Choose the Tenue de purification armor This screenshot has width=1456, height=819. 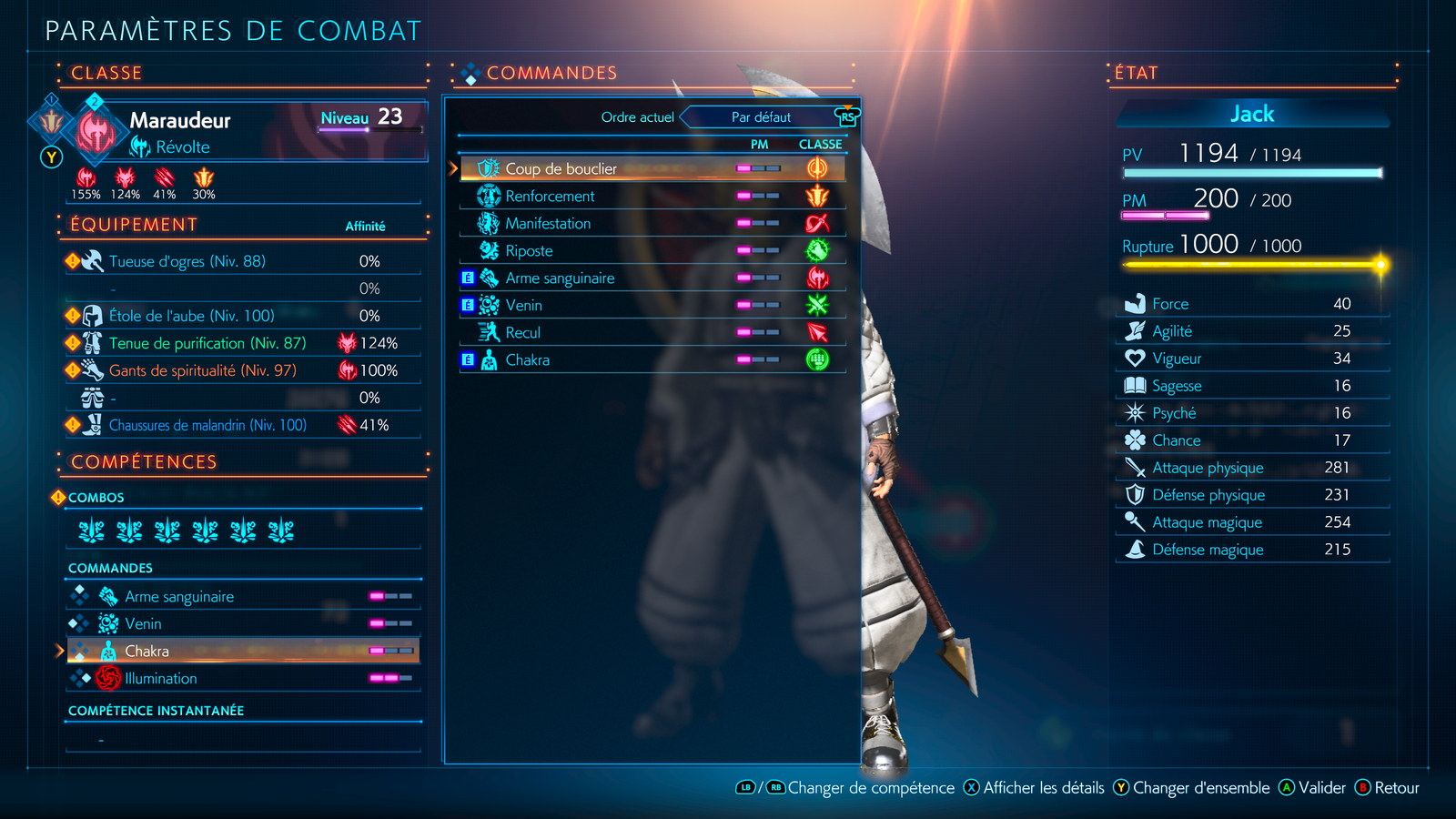point(207,343)
